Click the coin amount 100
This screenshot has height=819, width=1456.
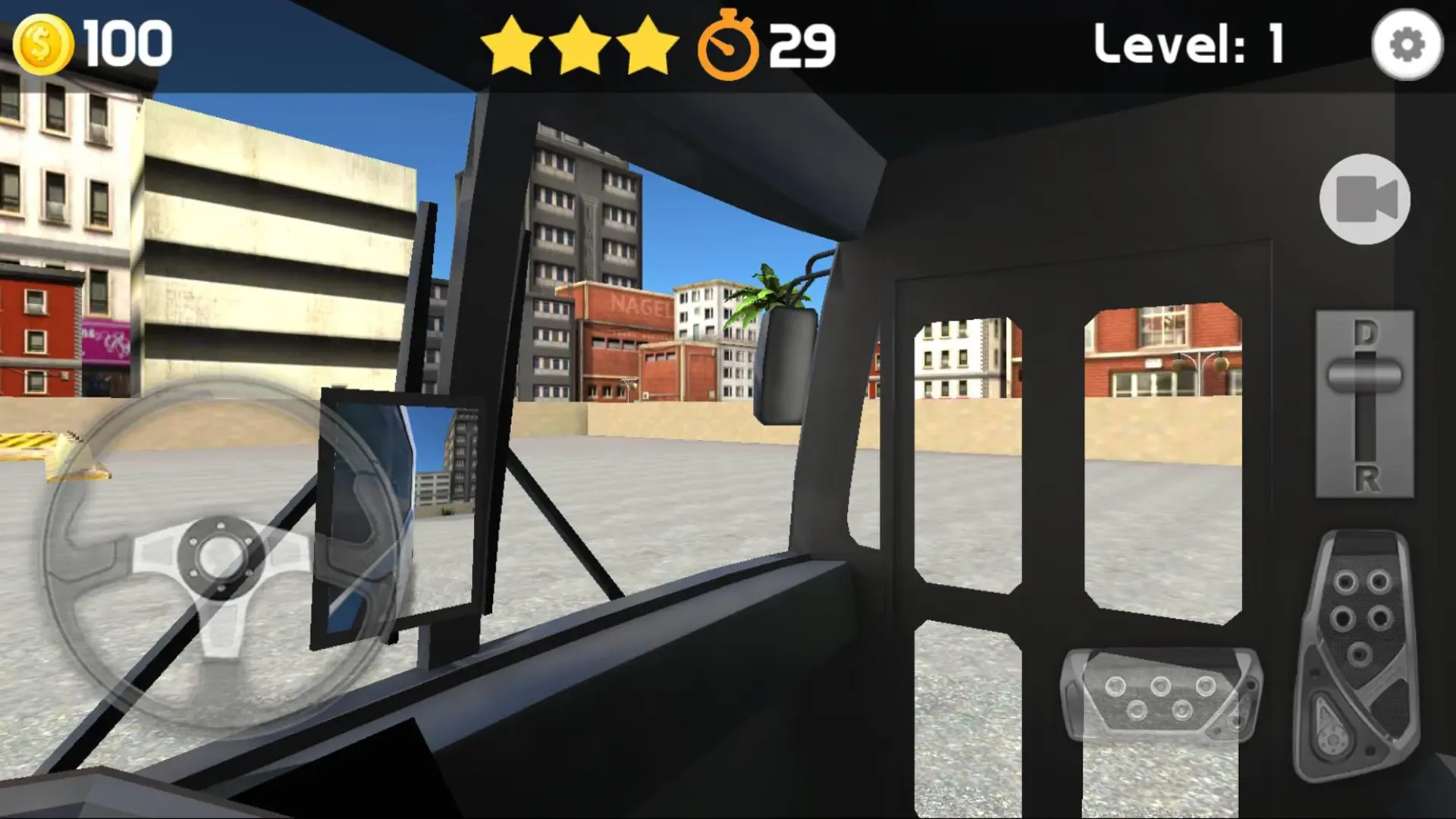coord(129,44)
